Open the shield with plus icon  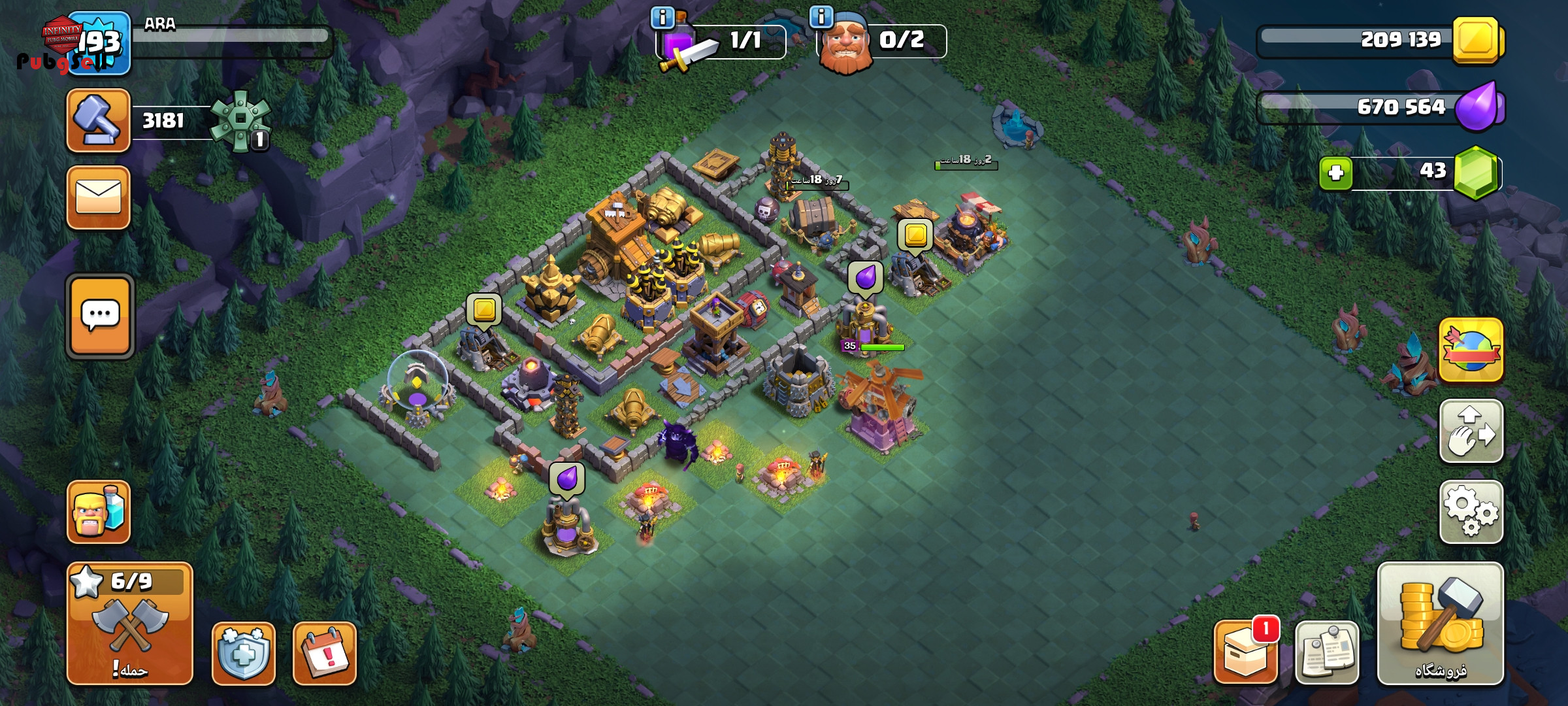pyautogui.click(x=243, y=653)
